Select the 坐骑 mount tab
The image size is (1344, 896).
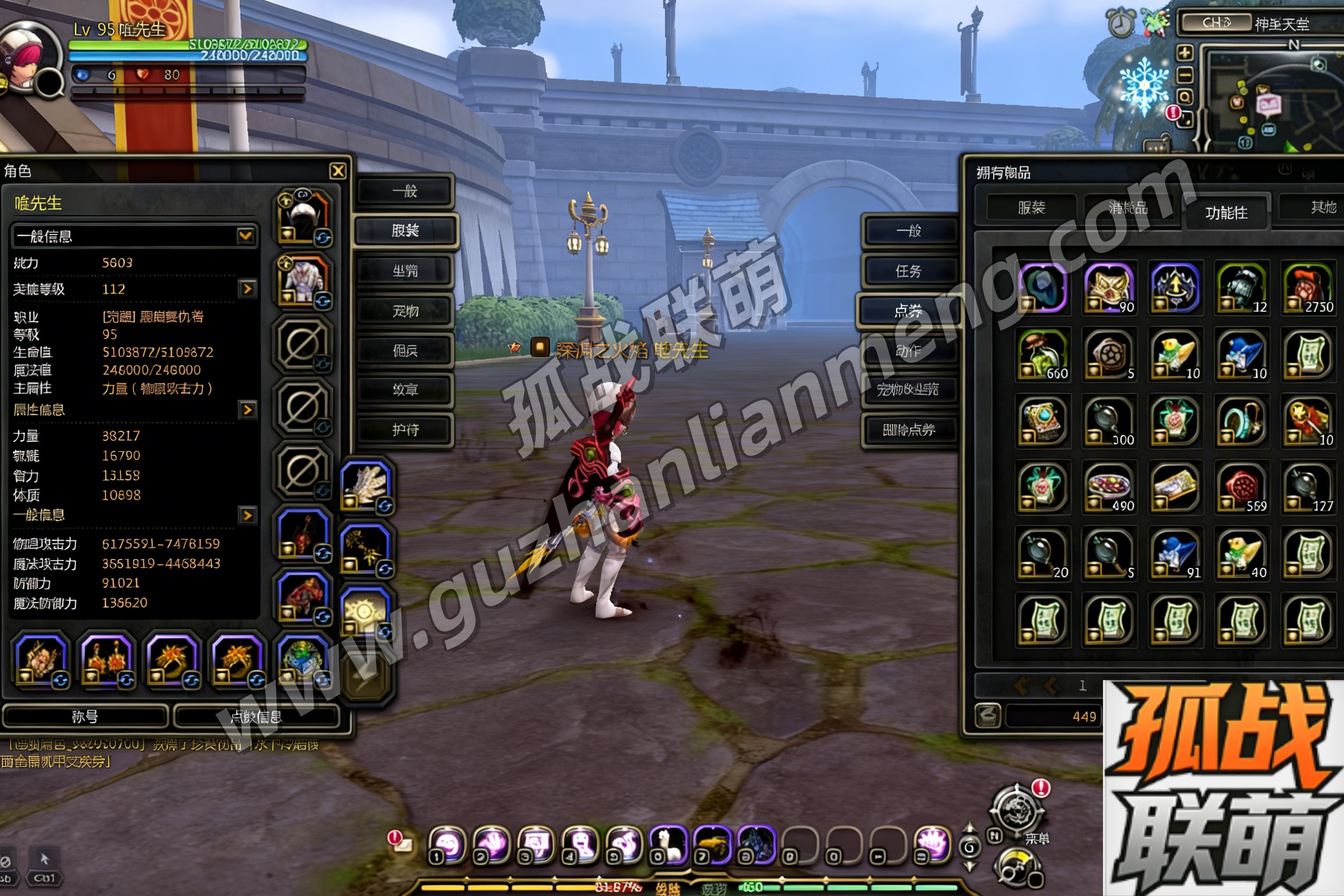(405, 271)
